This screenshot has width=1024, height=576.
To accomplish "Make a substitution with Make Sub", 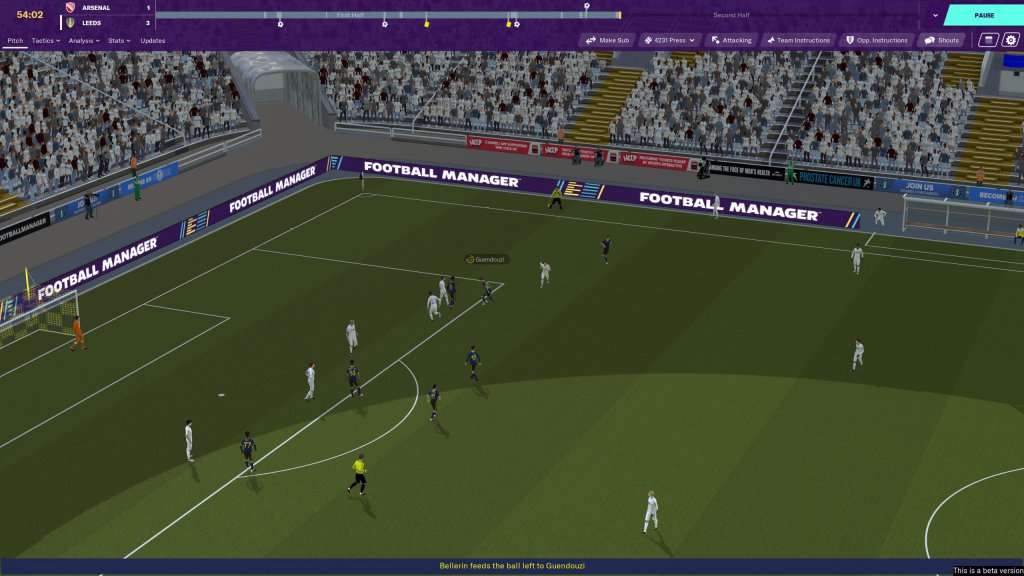I will tap(608, 41).
